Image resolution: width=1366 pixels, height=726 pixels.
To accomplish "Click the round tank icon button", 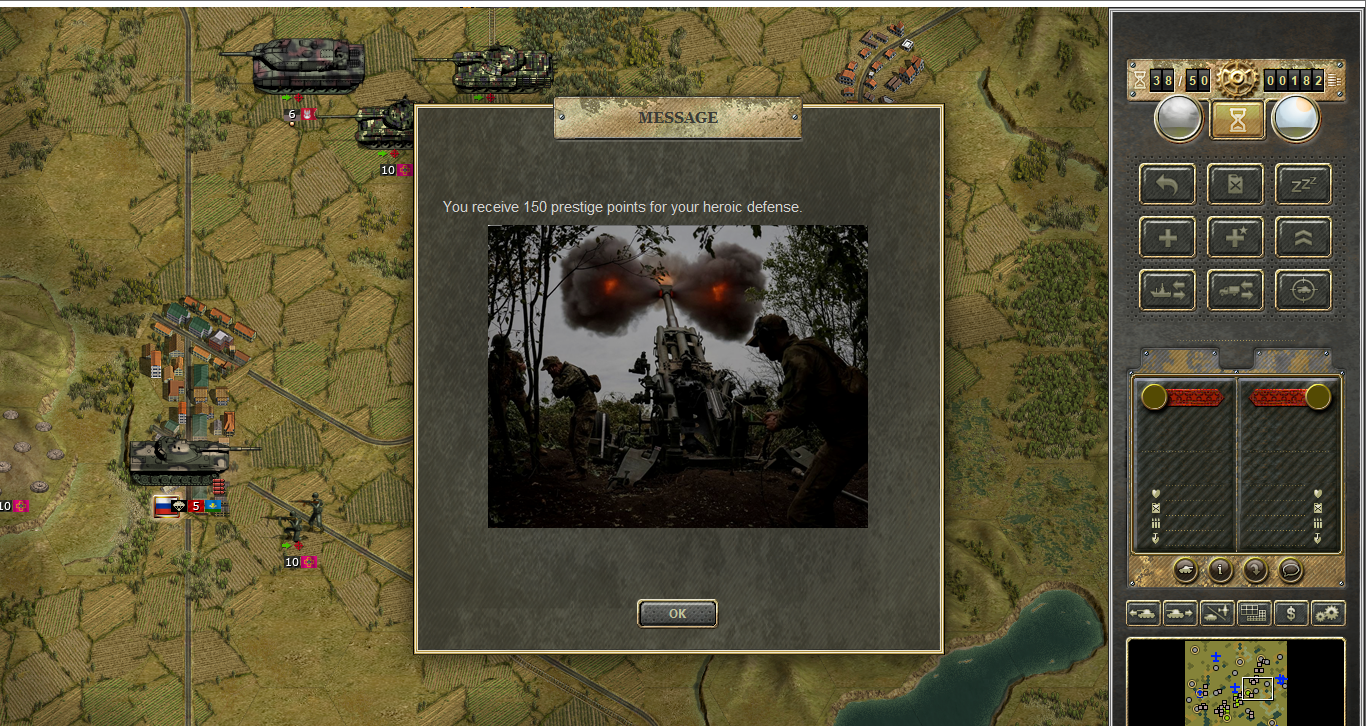I will 1185,570.
